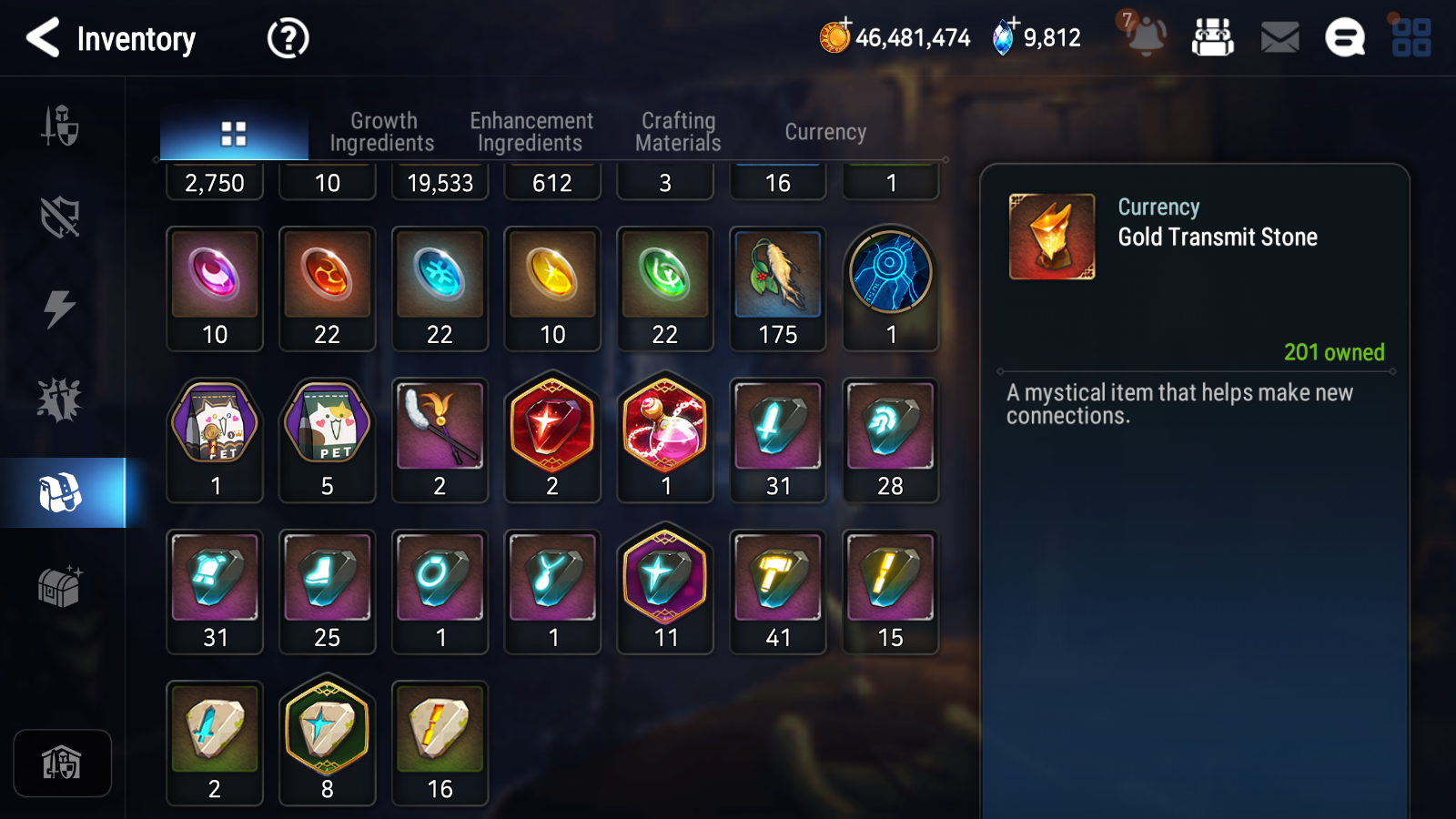Open the chat speech bubble

coord(1344,38)
